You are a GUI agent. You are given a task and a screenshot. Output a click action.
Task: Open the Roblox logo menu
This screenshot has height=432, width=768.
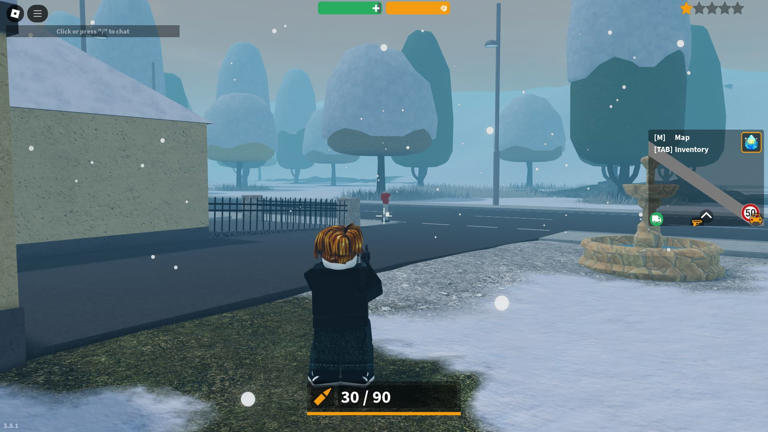[x=14, y=14]
